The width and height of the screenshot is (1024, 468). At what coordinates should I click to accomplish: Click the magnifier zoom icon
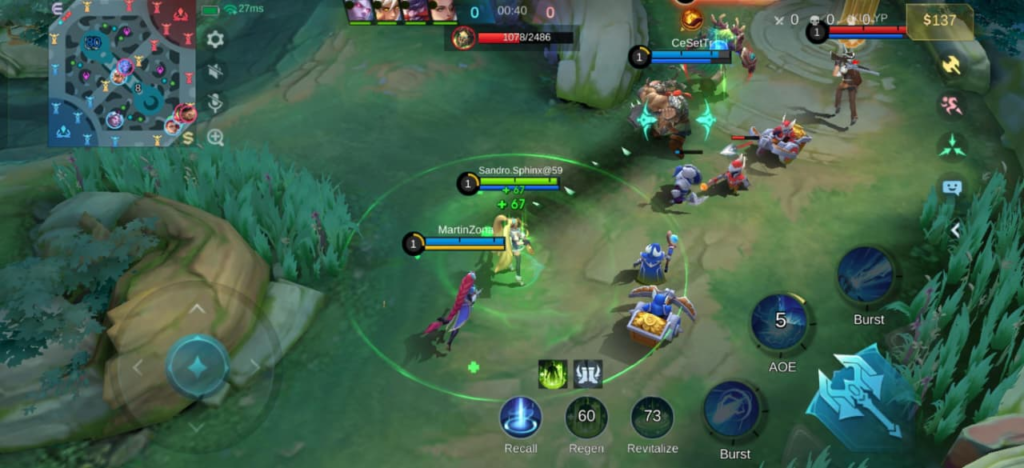[x=215, y=137]
